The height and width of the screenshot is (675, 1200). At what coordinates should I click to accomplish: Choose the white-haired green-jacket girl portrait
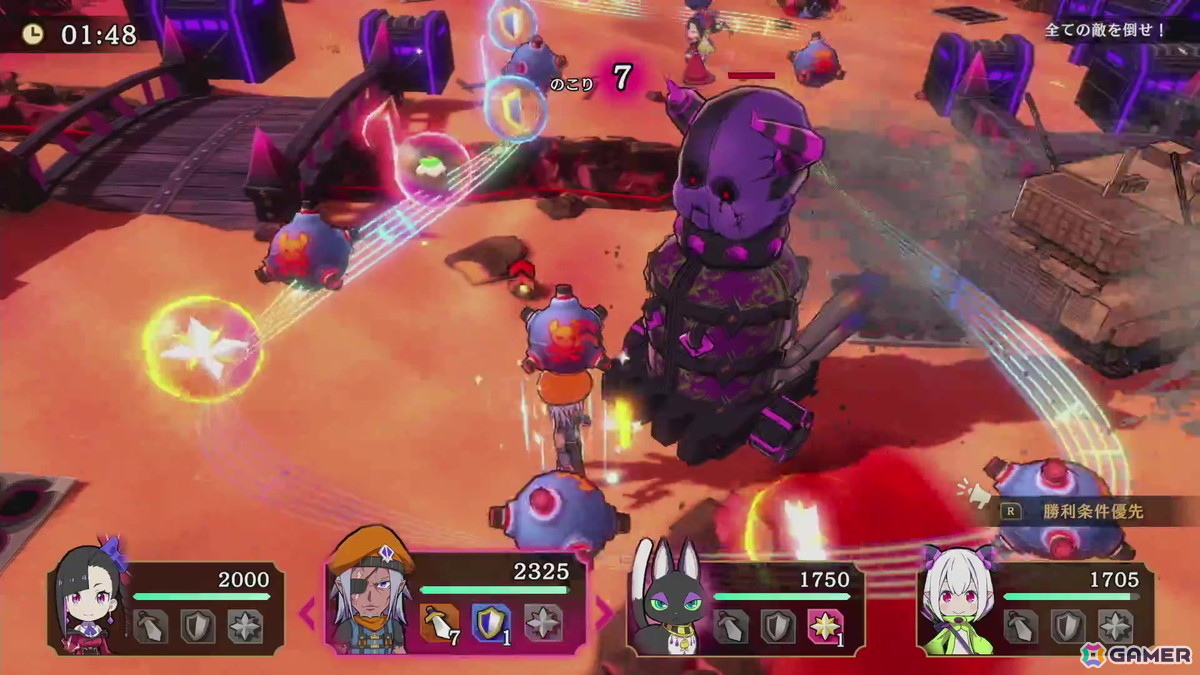(x=954, y=603)
